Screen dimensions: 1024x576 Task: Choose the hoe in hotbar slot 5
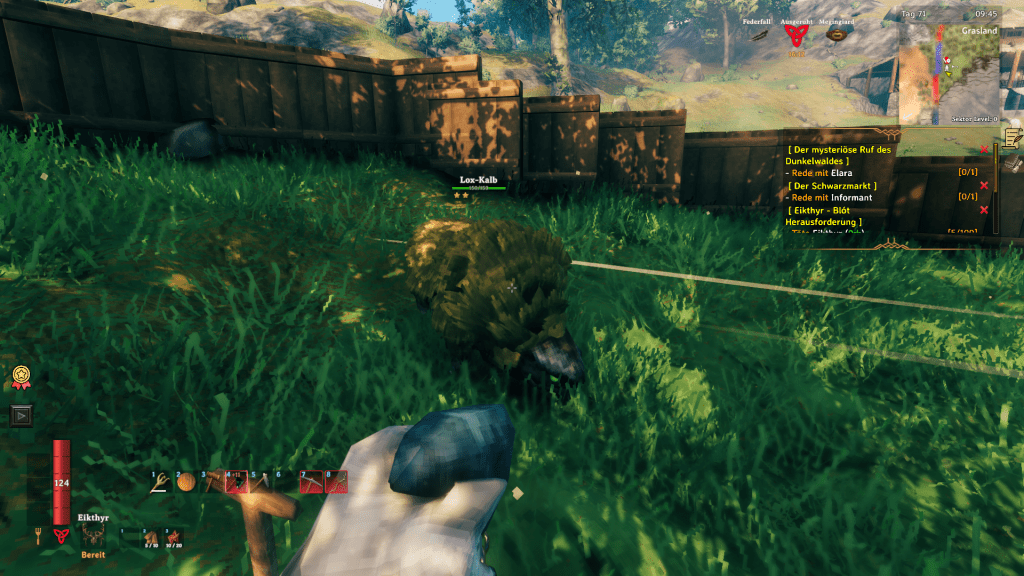pyautogui.click(x=261, y=483)
